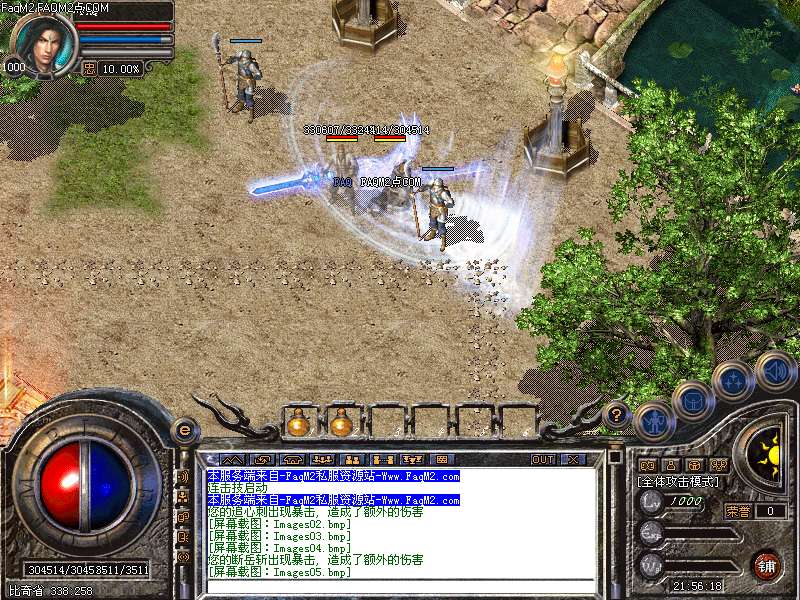Click the Lv level orb button
800x600 pixels.
pos(652,501)
